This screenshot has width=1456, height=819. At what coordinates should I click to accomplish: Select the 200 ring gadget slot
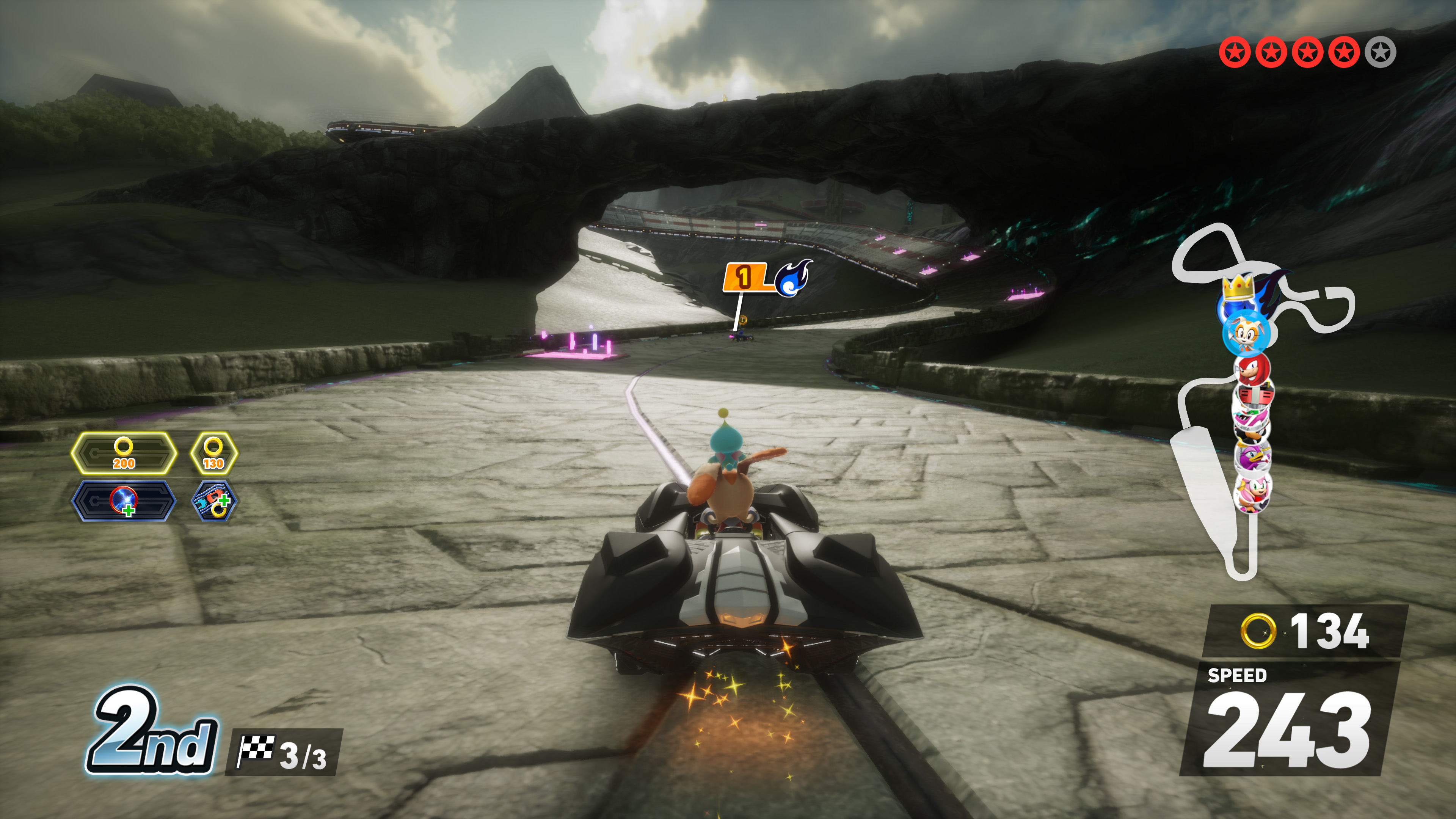pyautogui.click(x=123, y=453)
